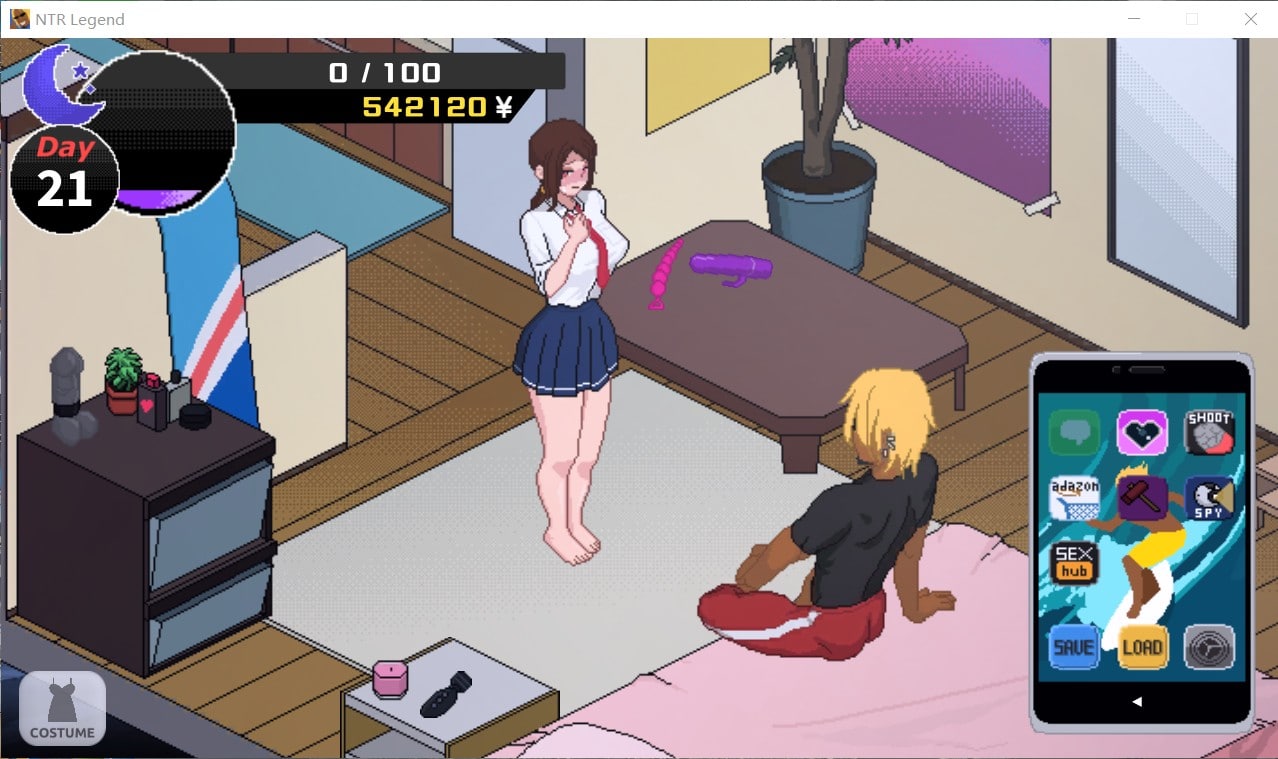
Task: Tap the purple hammer app icon
Action: click(1141, 498)
